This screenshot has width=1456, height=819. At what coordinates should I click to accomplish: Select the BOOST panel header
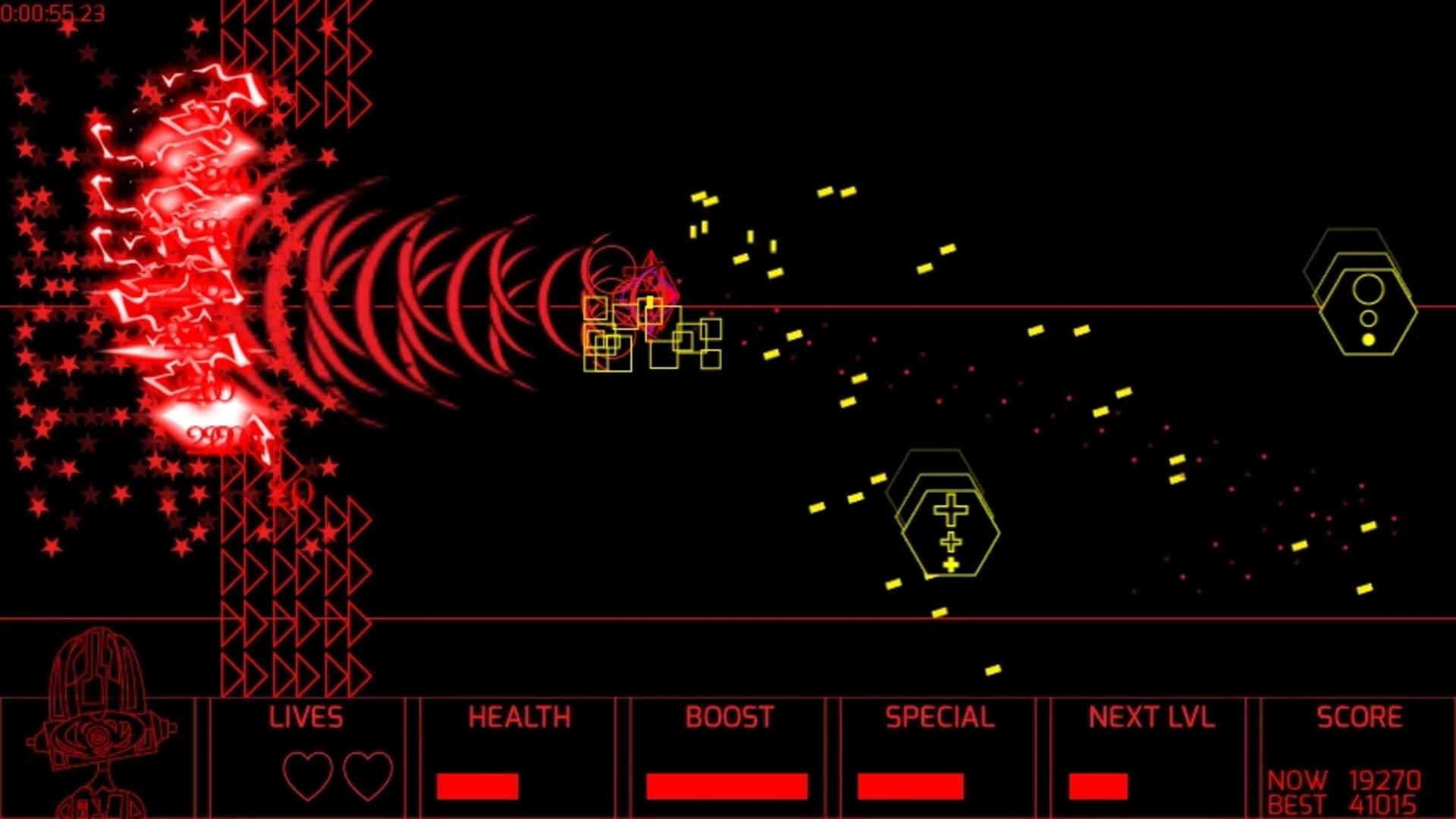click(730, 716)
